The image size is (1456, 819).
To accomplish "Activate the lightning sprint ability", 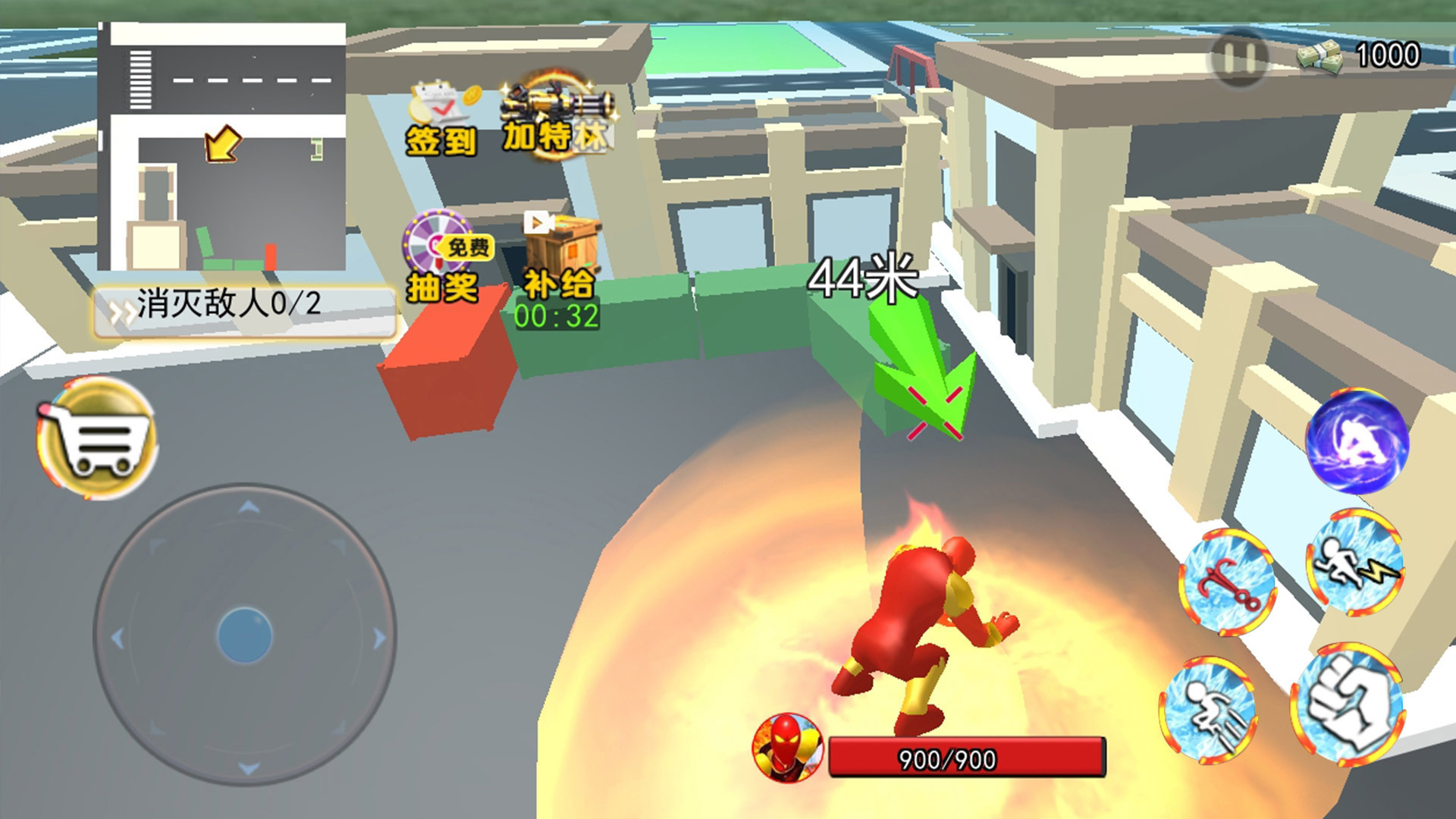I will [1354, 563].
